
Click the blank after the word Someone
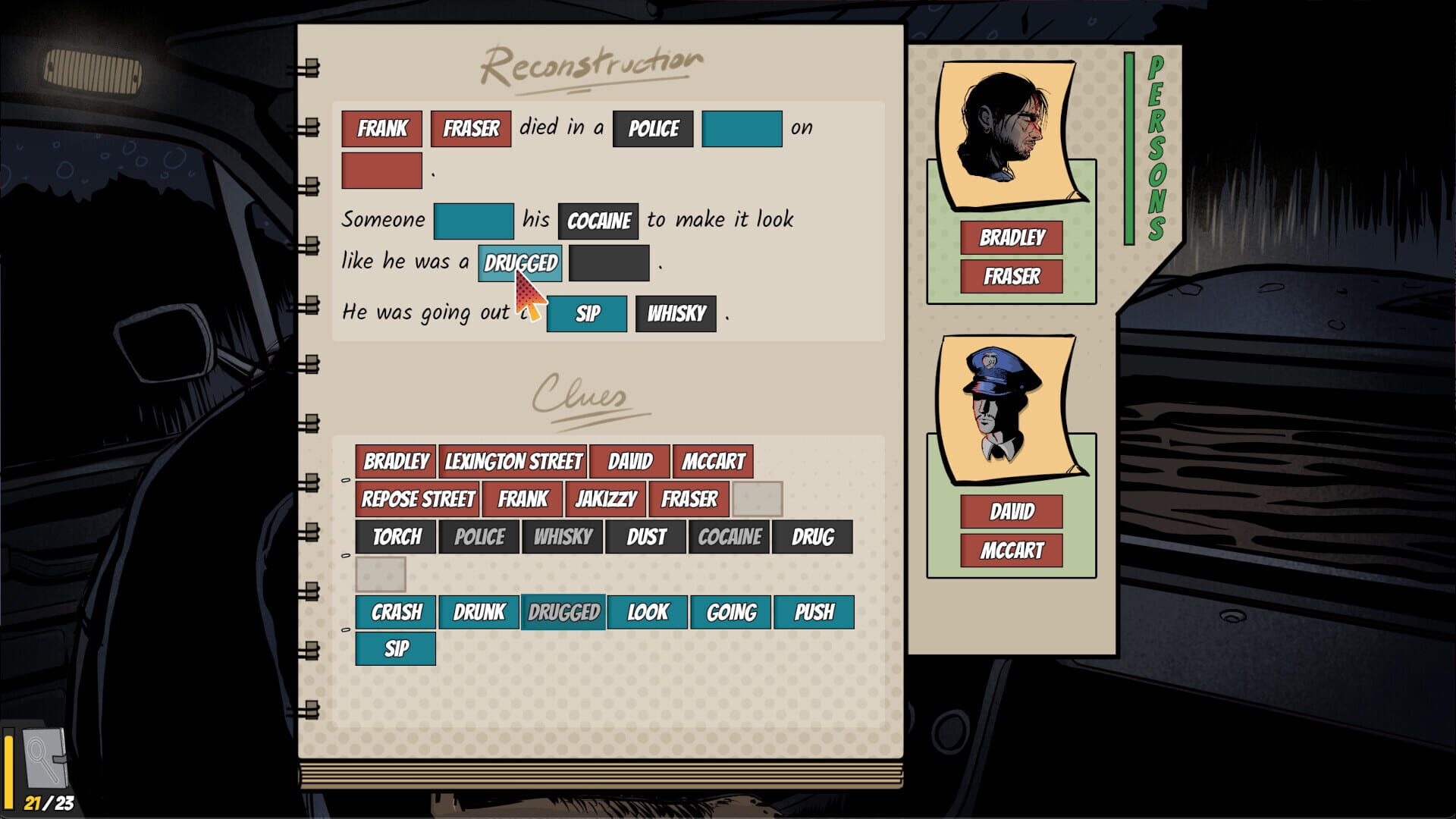(474, 219)
